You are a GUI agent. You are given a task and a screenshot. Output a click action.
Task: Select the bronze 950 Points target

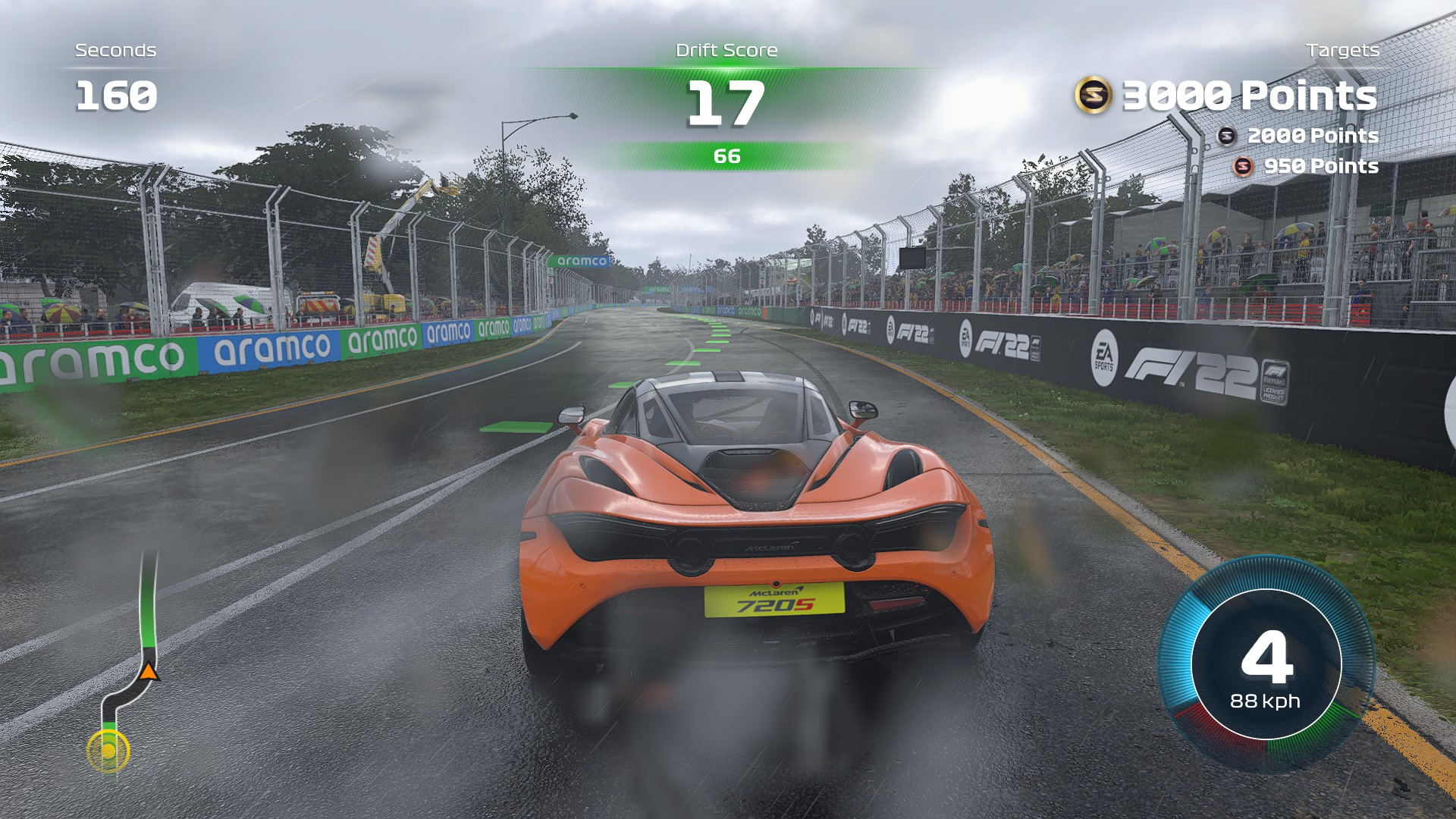click(1306, 166)
